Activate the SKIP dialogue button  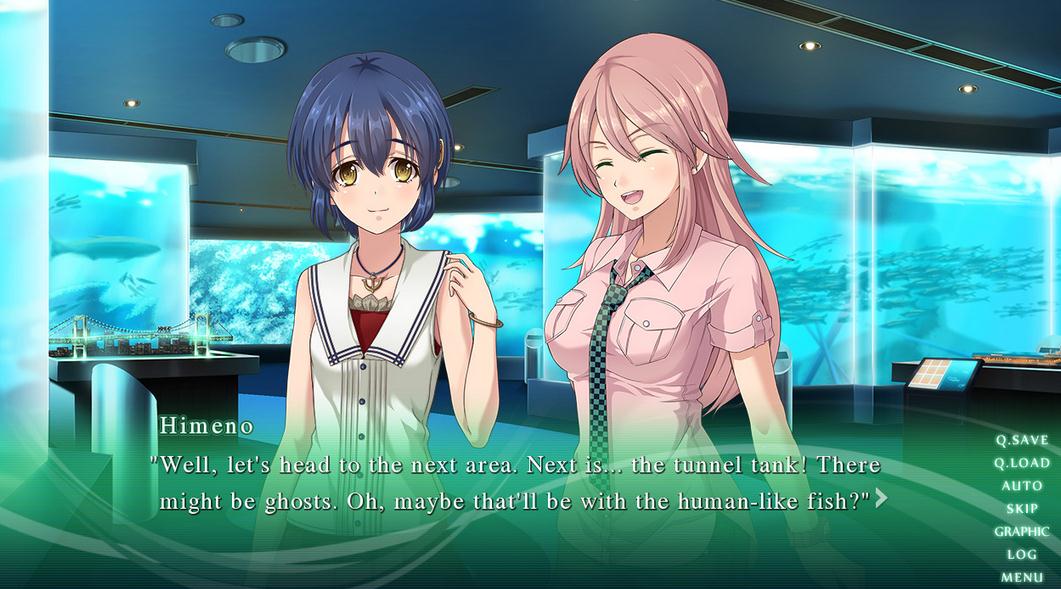click(1022, 509)
